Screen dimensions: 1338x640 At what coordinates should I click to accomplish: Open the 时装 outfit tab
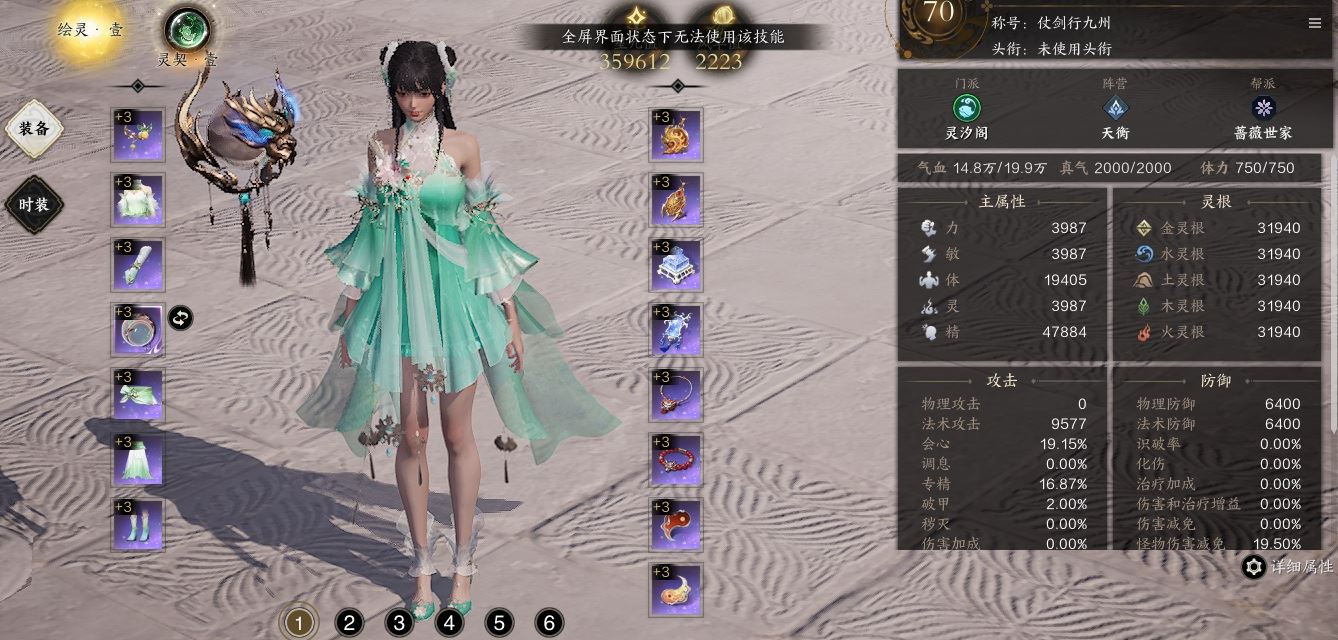pyautogui.click(x=34, y=204)
